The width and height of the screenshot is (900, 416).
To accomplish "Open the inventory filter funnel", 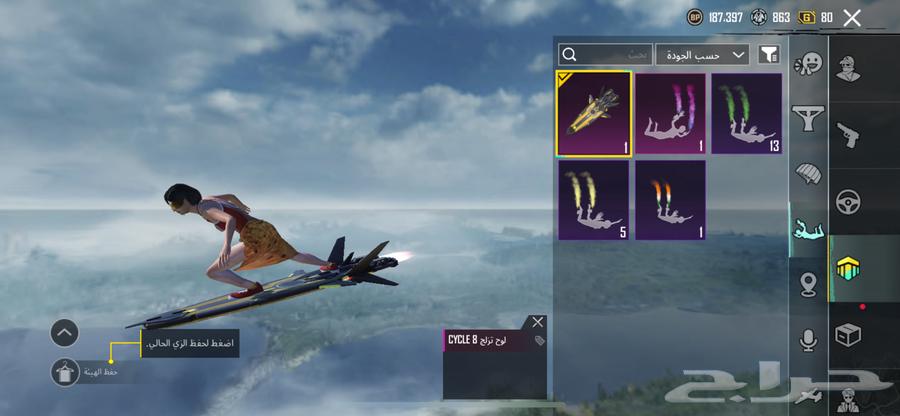I will pos(769,54).
